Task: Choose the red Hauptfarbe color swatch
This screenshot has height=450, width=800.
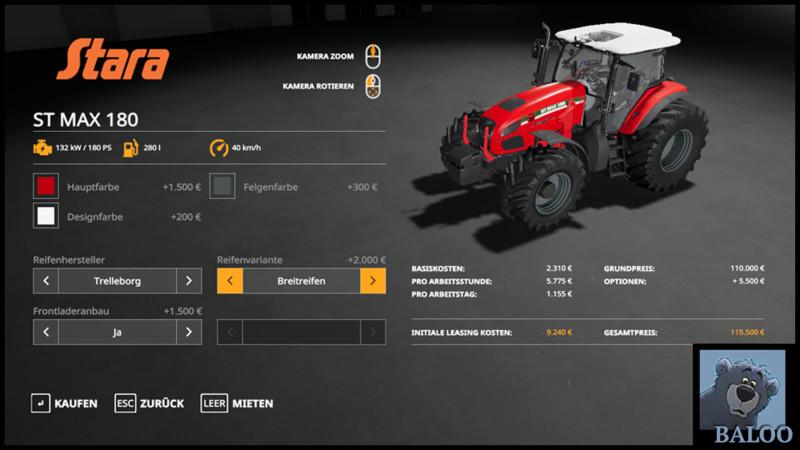Action: click(46, 187)
